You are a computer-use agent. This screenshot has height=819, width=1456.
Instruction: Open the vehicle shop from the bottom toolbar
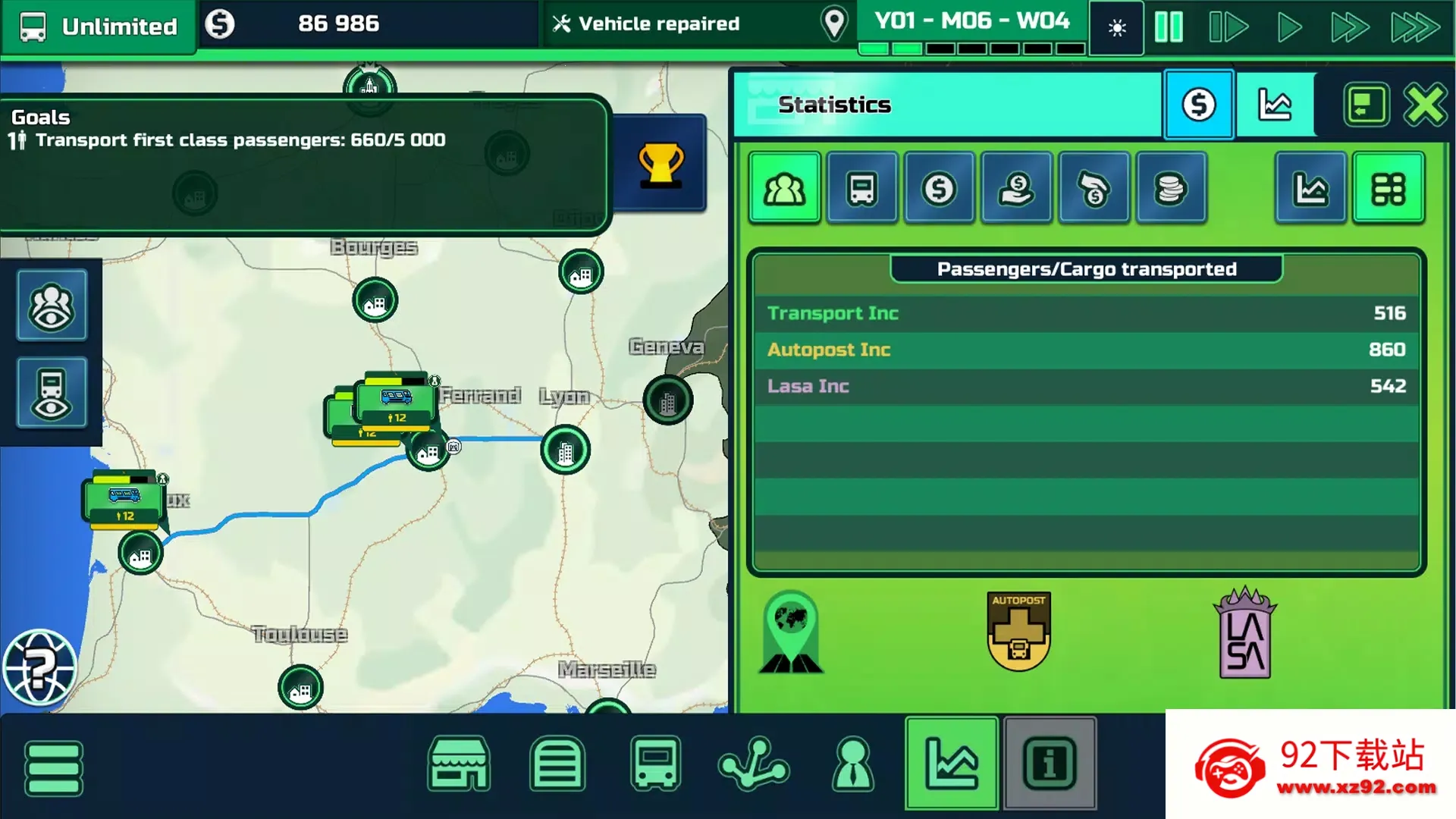pyautogui.click(x=459, y=766)
